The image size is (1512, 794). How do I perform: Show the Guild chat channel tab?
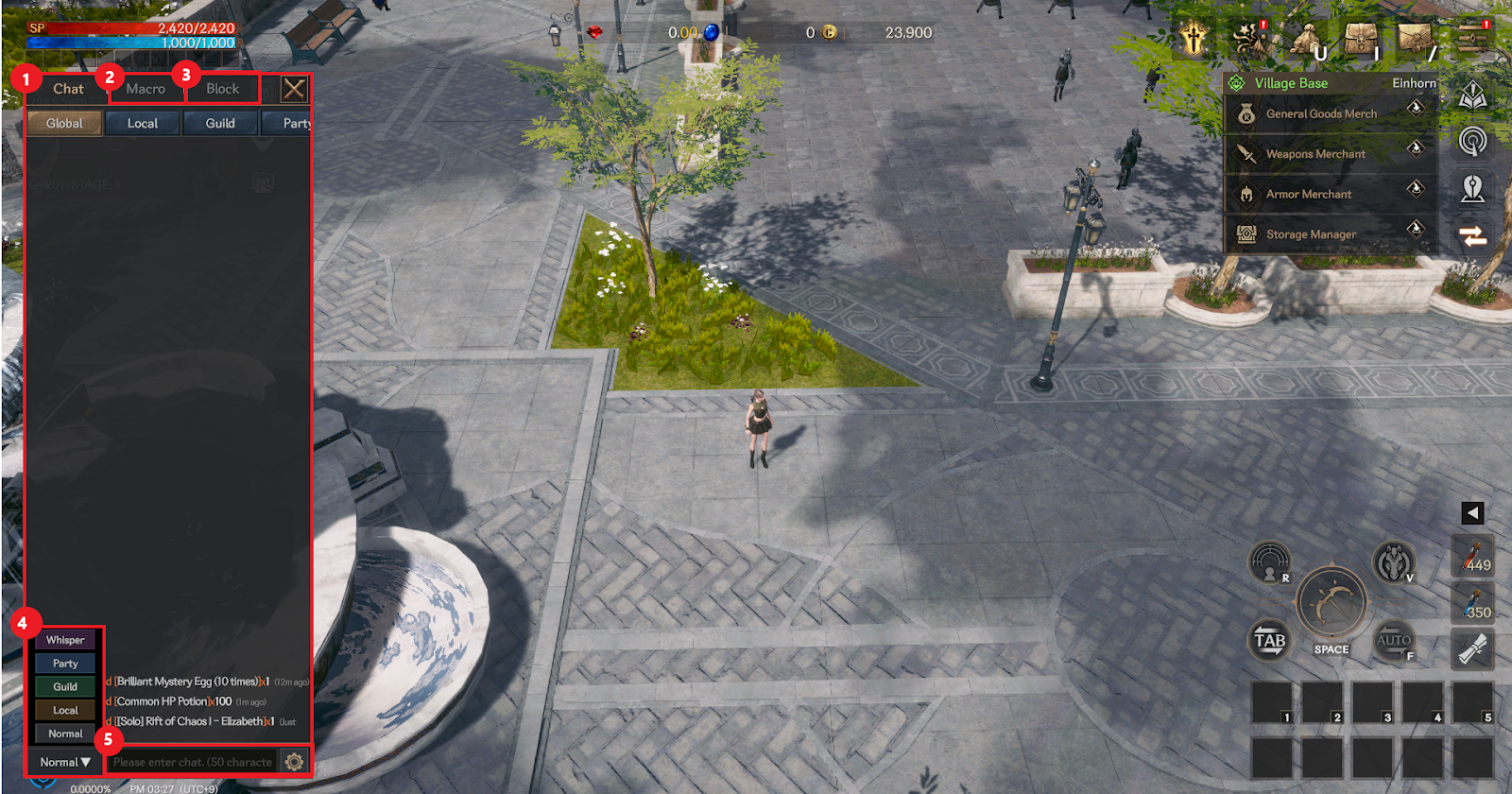[220, 123]
